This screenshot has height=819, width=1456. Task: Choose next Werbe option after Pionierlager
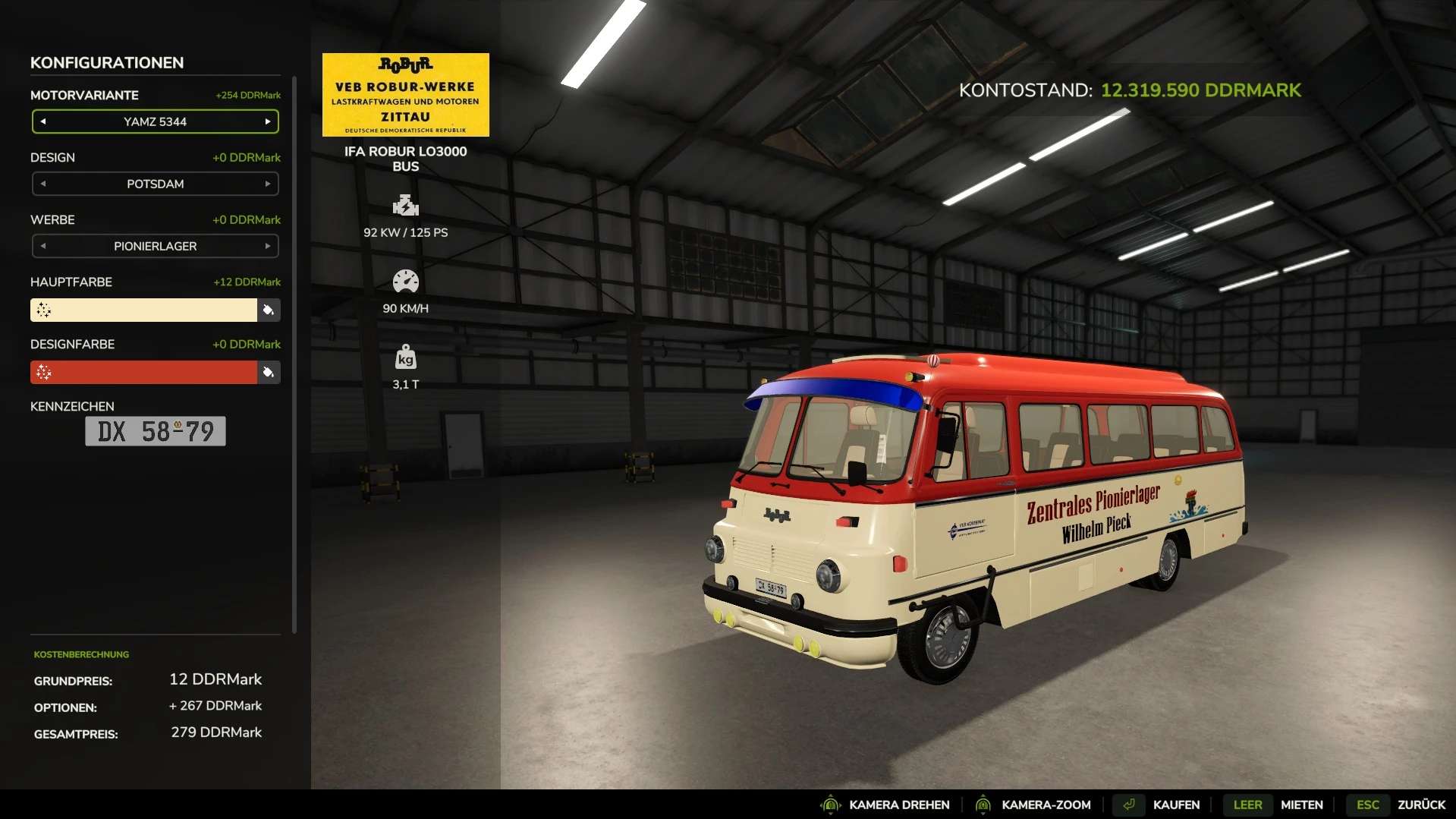coord(268,246)
